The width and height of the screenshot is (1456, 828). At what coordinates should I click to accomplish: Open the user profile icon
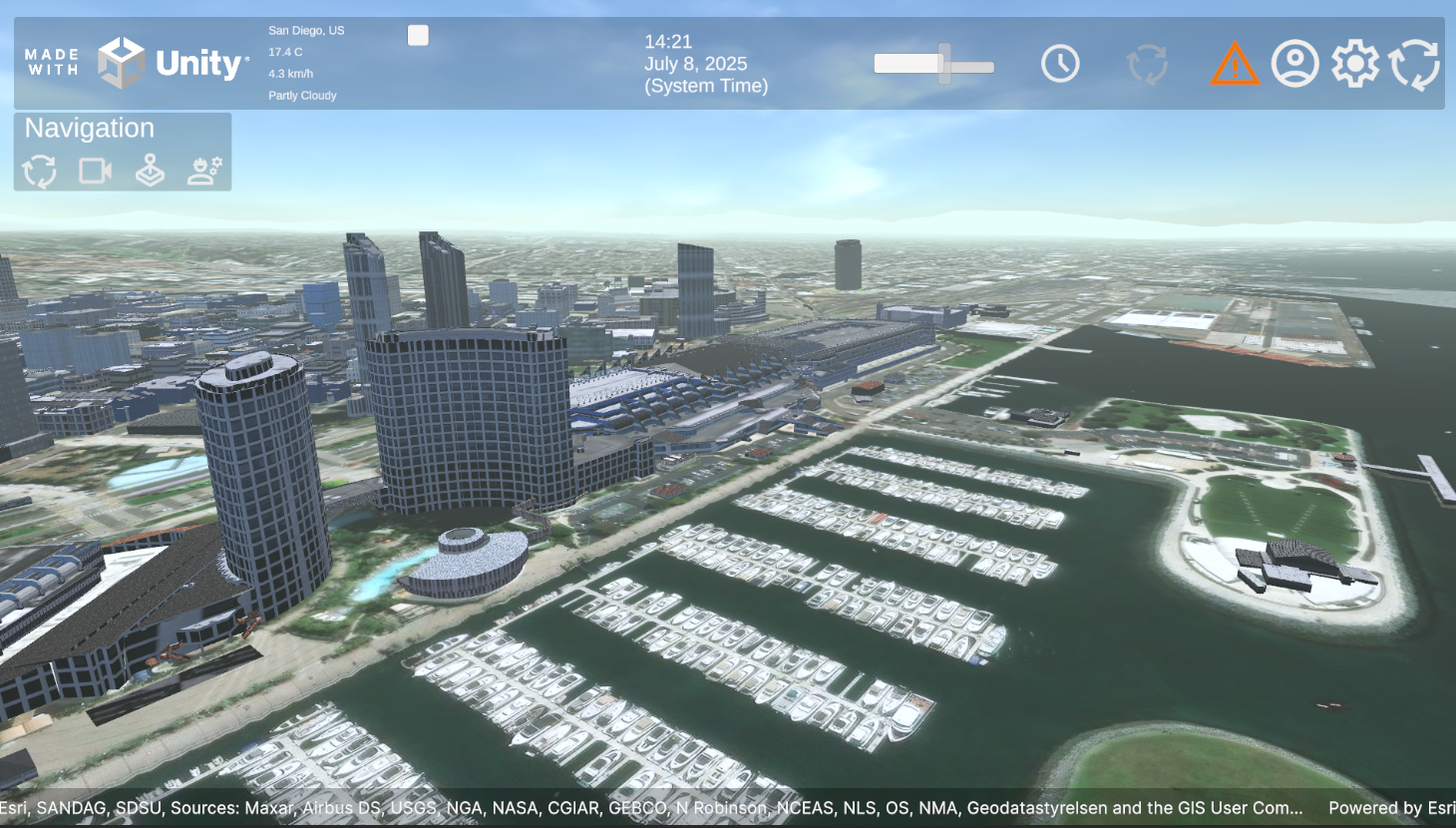tap(1294, 62)
